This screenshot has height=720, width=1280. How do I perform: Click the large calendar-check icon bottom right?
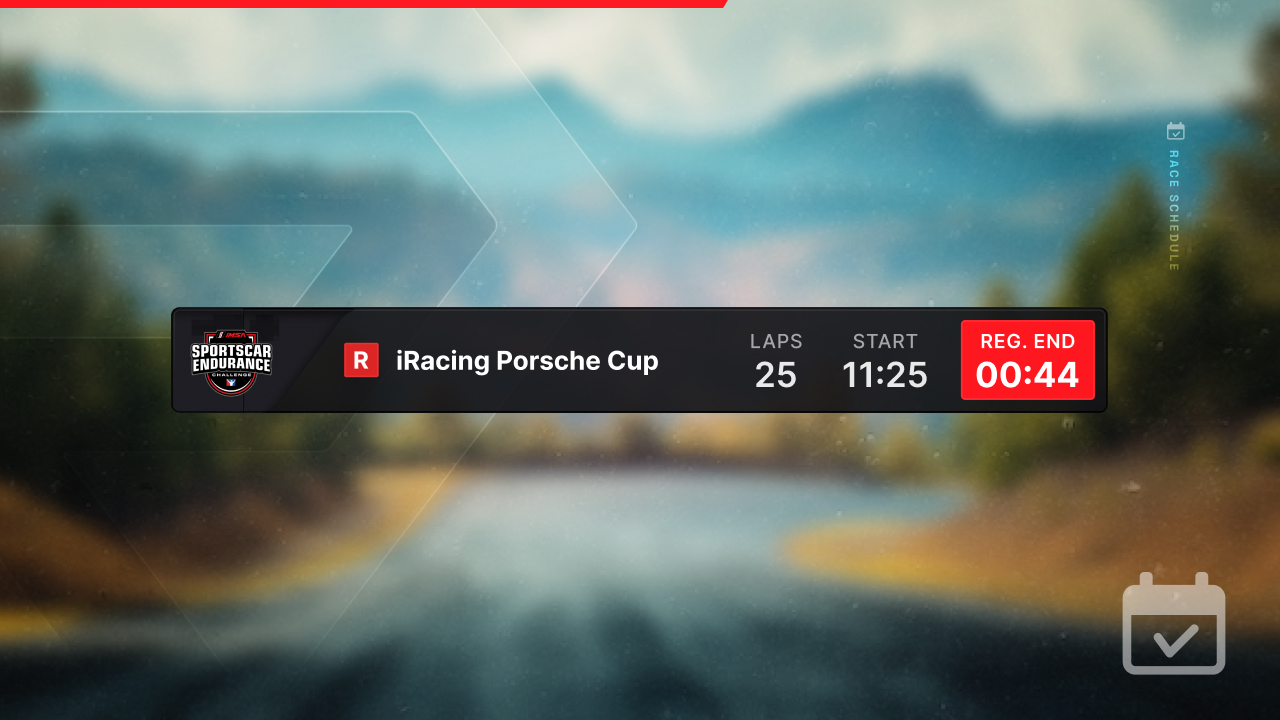point(1173,624)
